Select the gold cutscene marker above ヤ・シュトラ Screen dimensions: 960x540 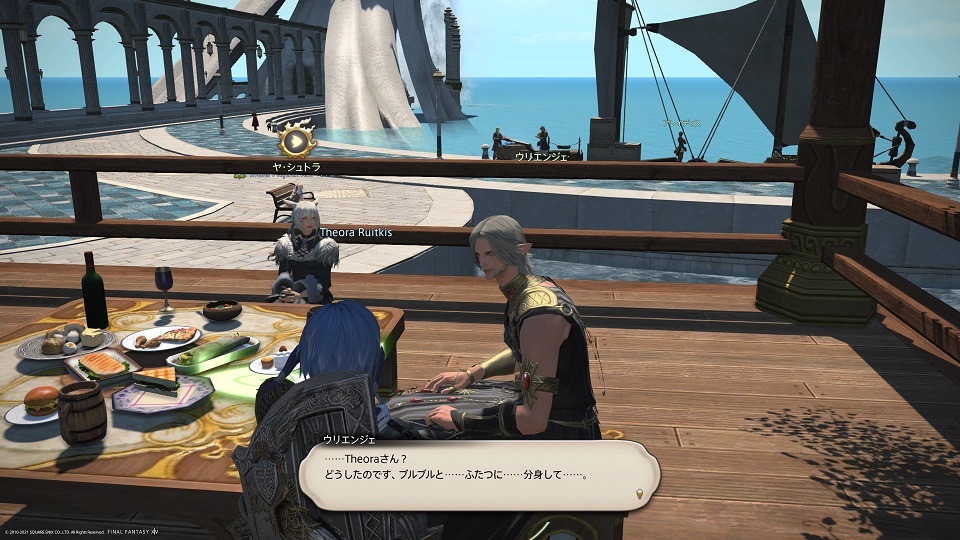tap(296, 139)
